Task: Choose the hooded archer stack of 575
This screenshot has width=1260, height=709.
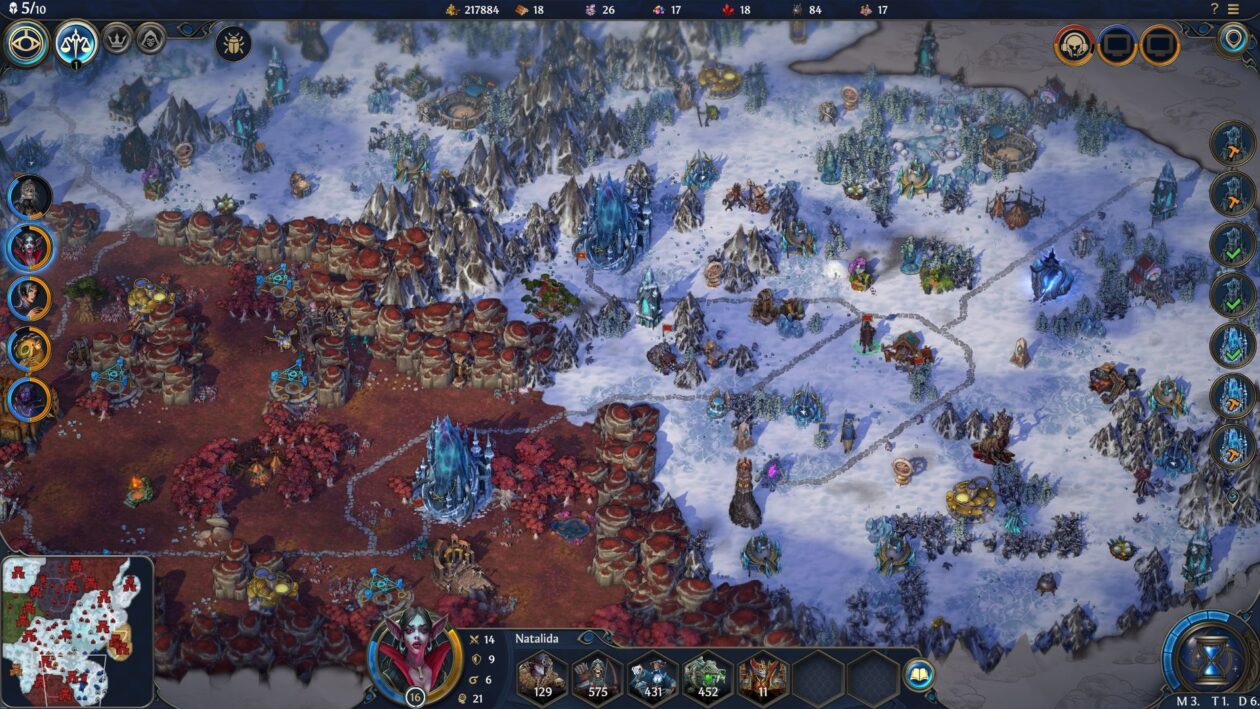Action: click(599, 676)
